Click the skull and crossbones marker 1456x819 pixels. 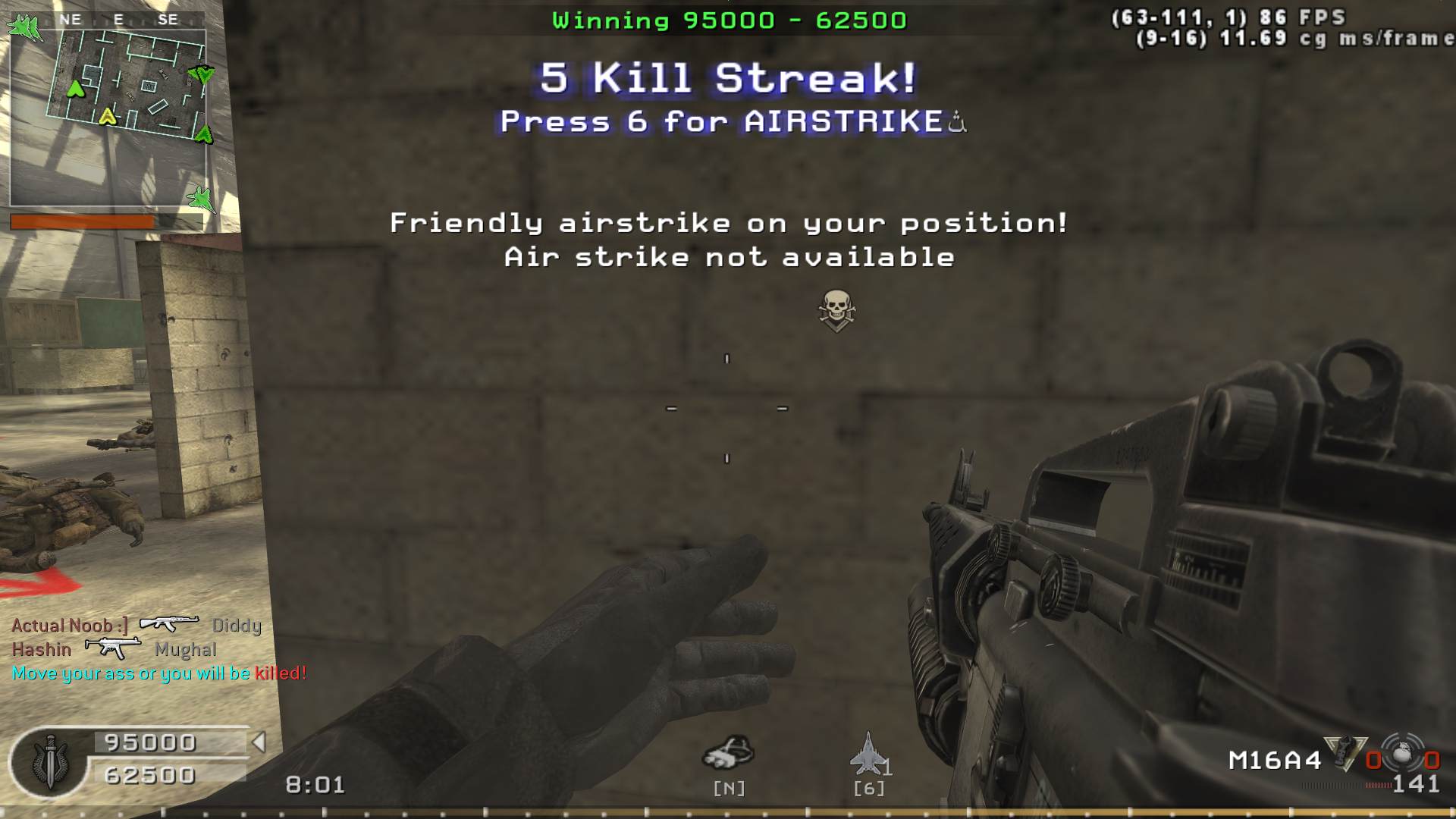[836, 309]
